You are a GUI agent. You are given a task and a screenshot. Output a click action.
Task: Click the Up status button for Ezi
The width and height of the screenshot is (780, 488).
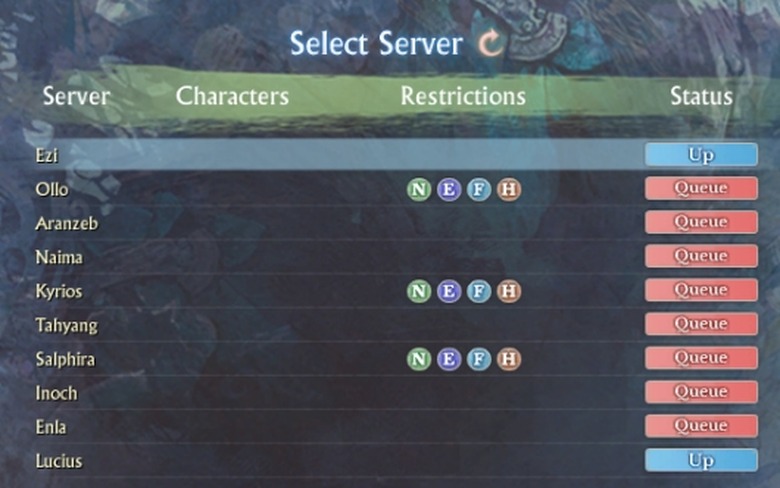701,155
